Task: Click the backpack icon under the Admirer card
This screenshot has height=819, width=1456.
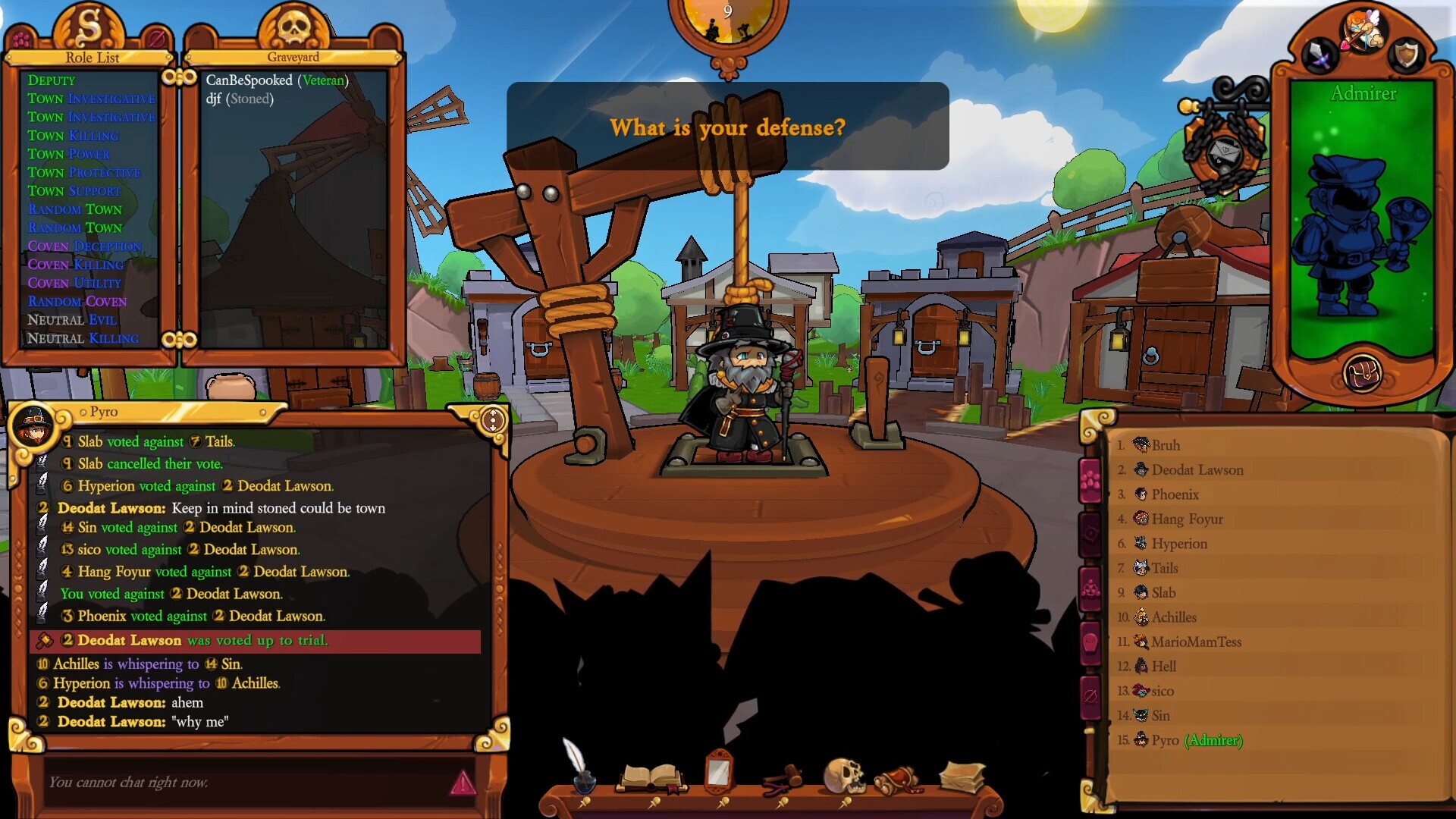Action: pos(1365,373)
